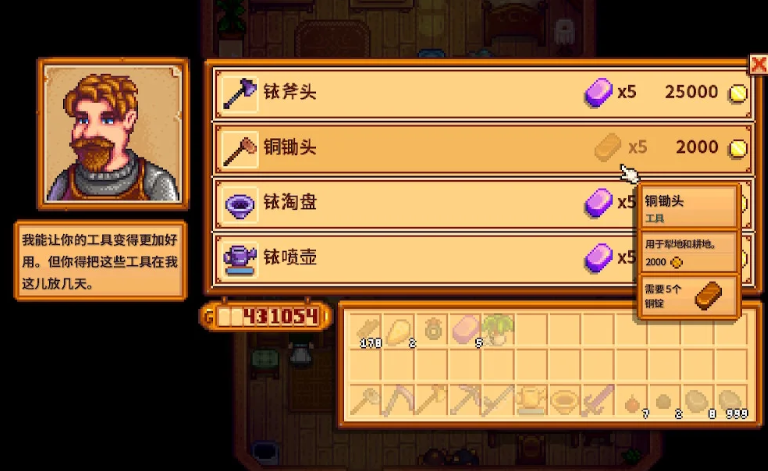Select the sword inventory slot
Image resolution: width=768 pixels, height=471 pixels.
[596, 400]
